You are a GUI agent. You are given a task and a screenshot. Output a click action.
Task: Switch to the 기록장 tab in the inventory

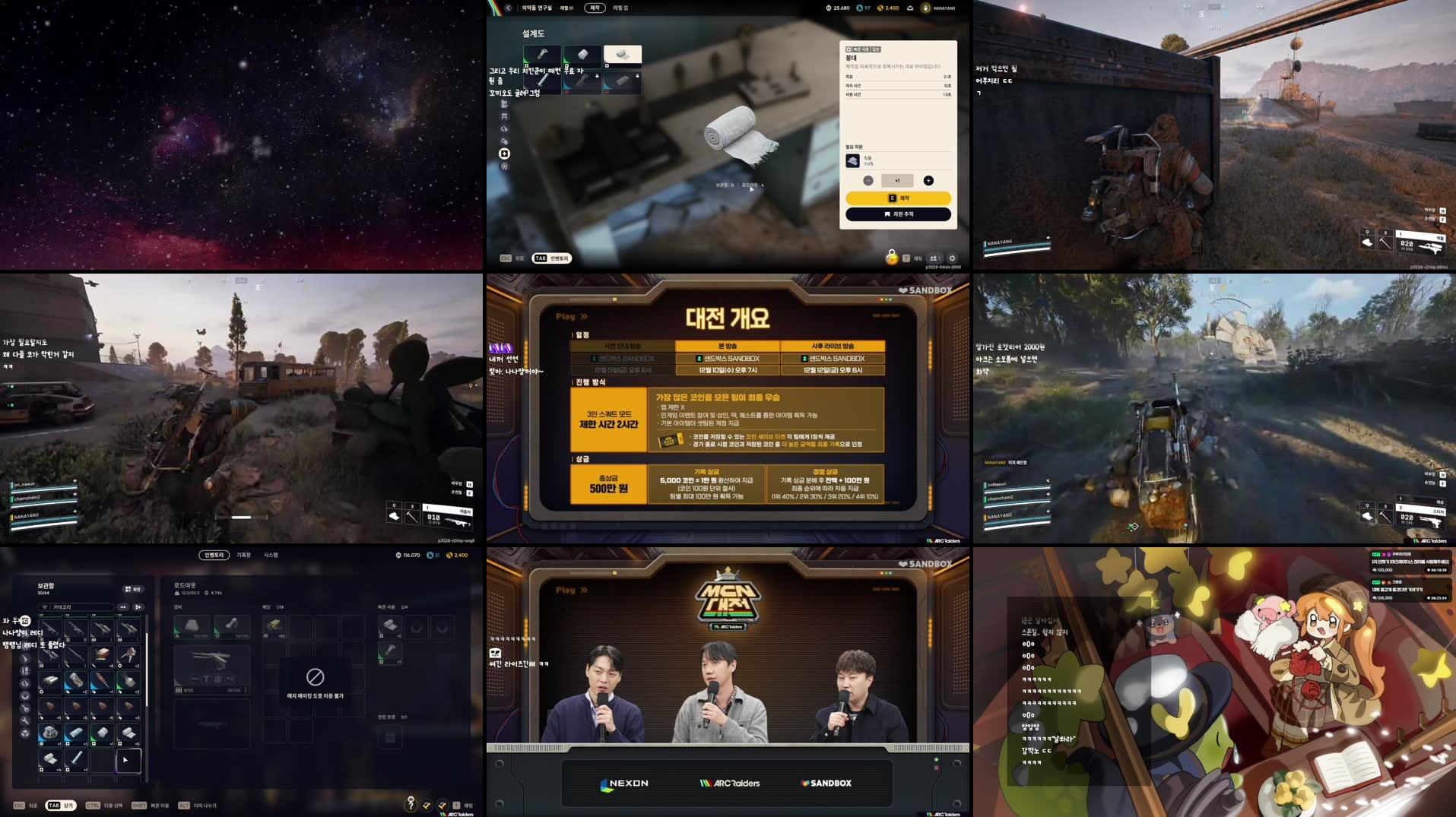243,556
